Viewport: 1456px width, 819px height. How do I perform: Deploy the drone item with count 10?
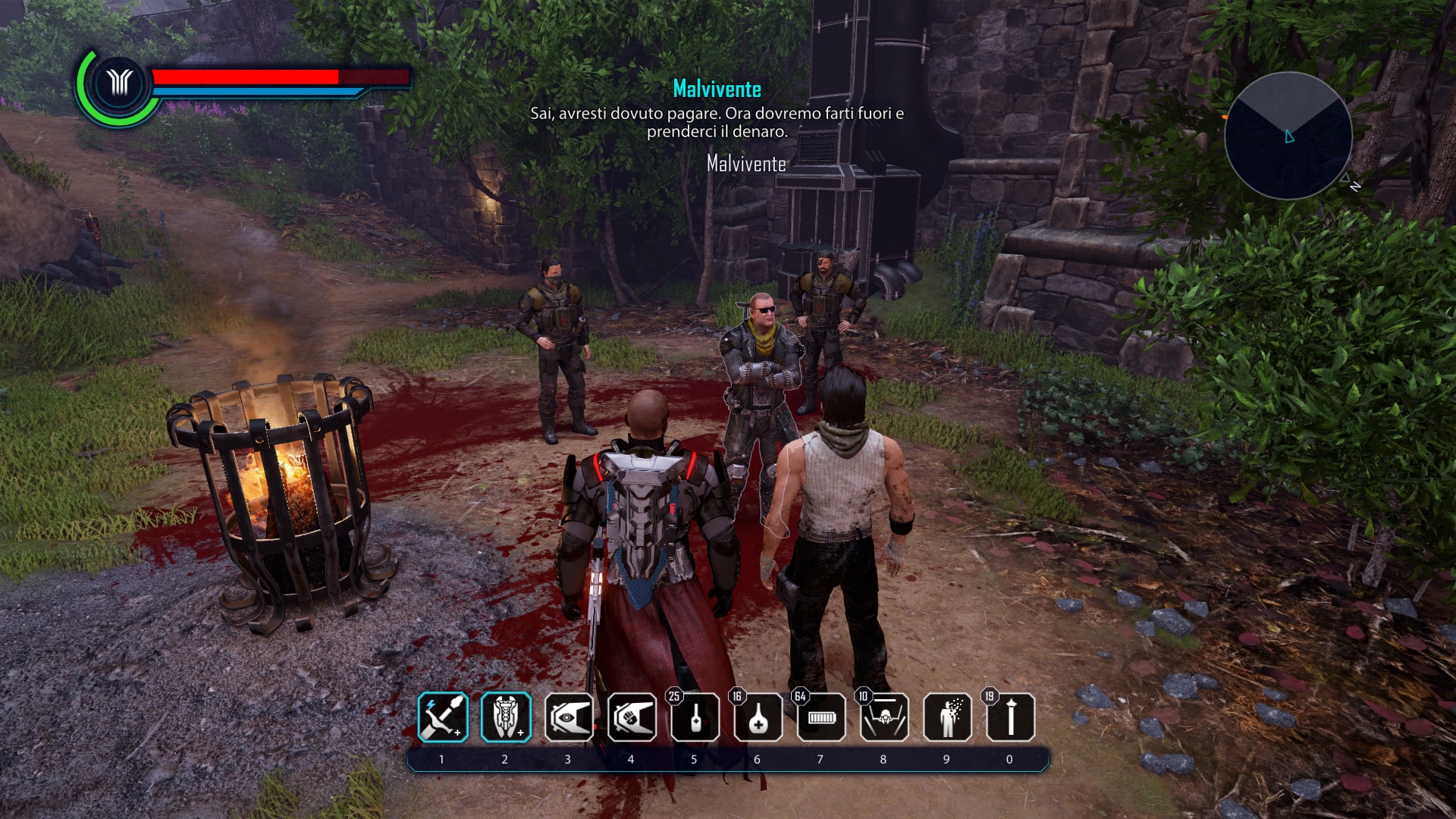[x=884, y=717]
